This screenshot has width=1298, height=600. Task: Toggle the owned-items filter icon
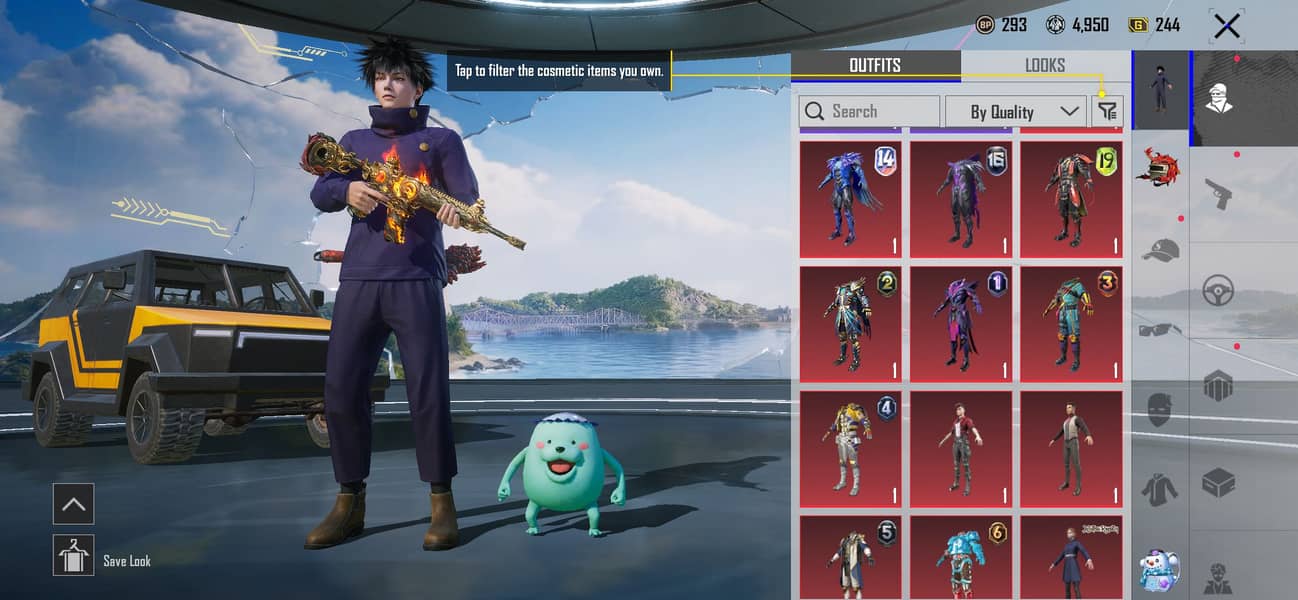[x=1107, y=111]
